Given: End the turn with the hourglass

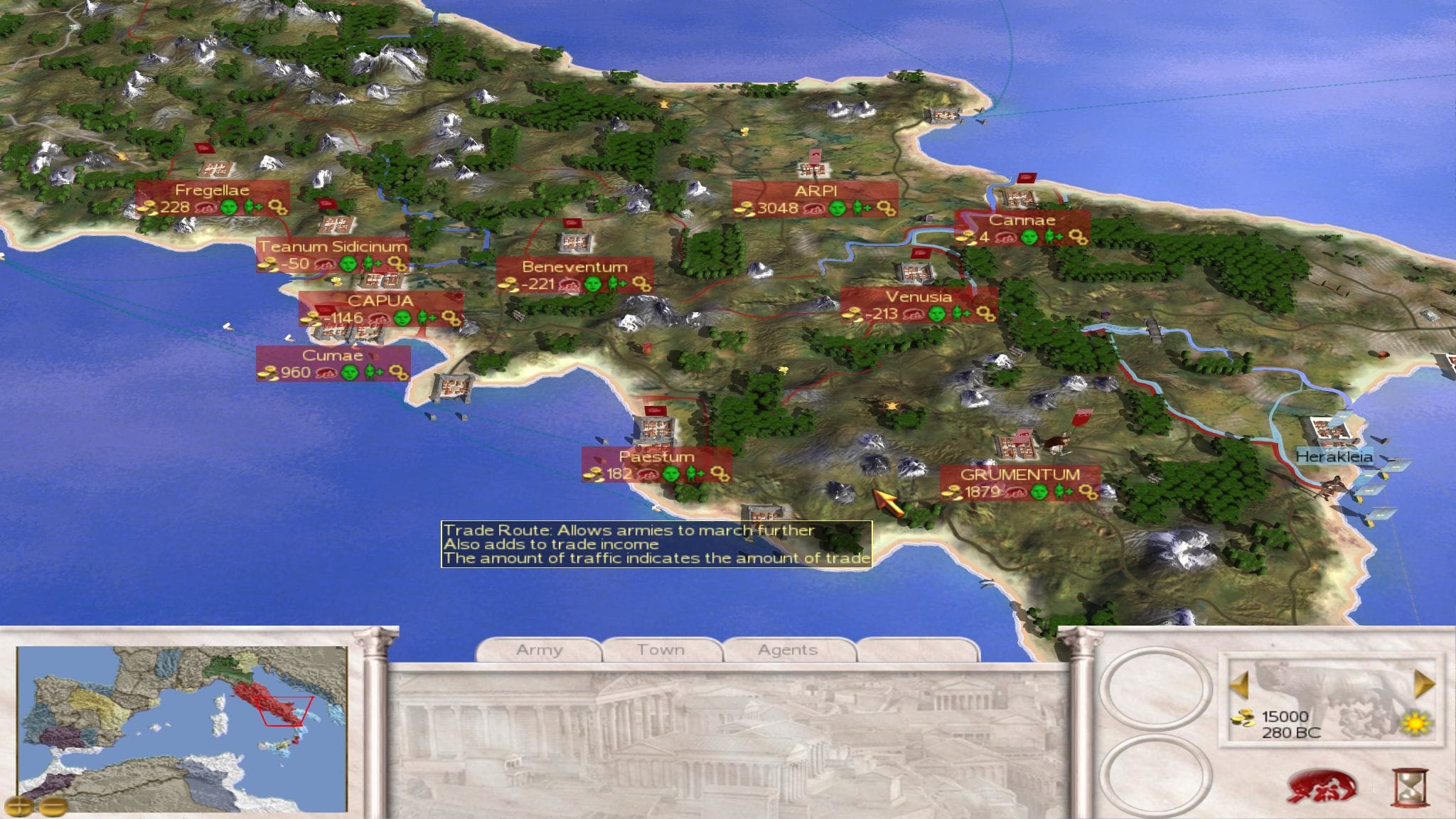Looking at the screenshot, I should (x=1409, y=787).
